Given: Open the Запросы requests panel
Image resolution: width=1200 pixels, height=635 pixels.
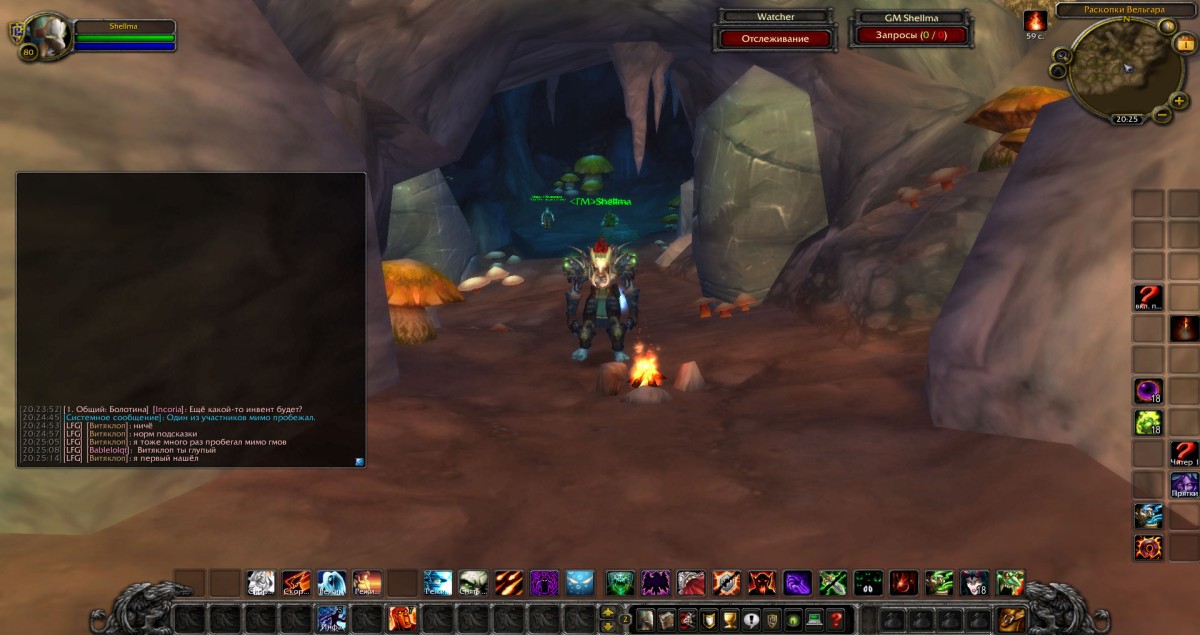Looking at the screenshot, I should click(908, 35).
